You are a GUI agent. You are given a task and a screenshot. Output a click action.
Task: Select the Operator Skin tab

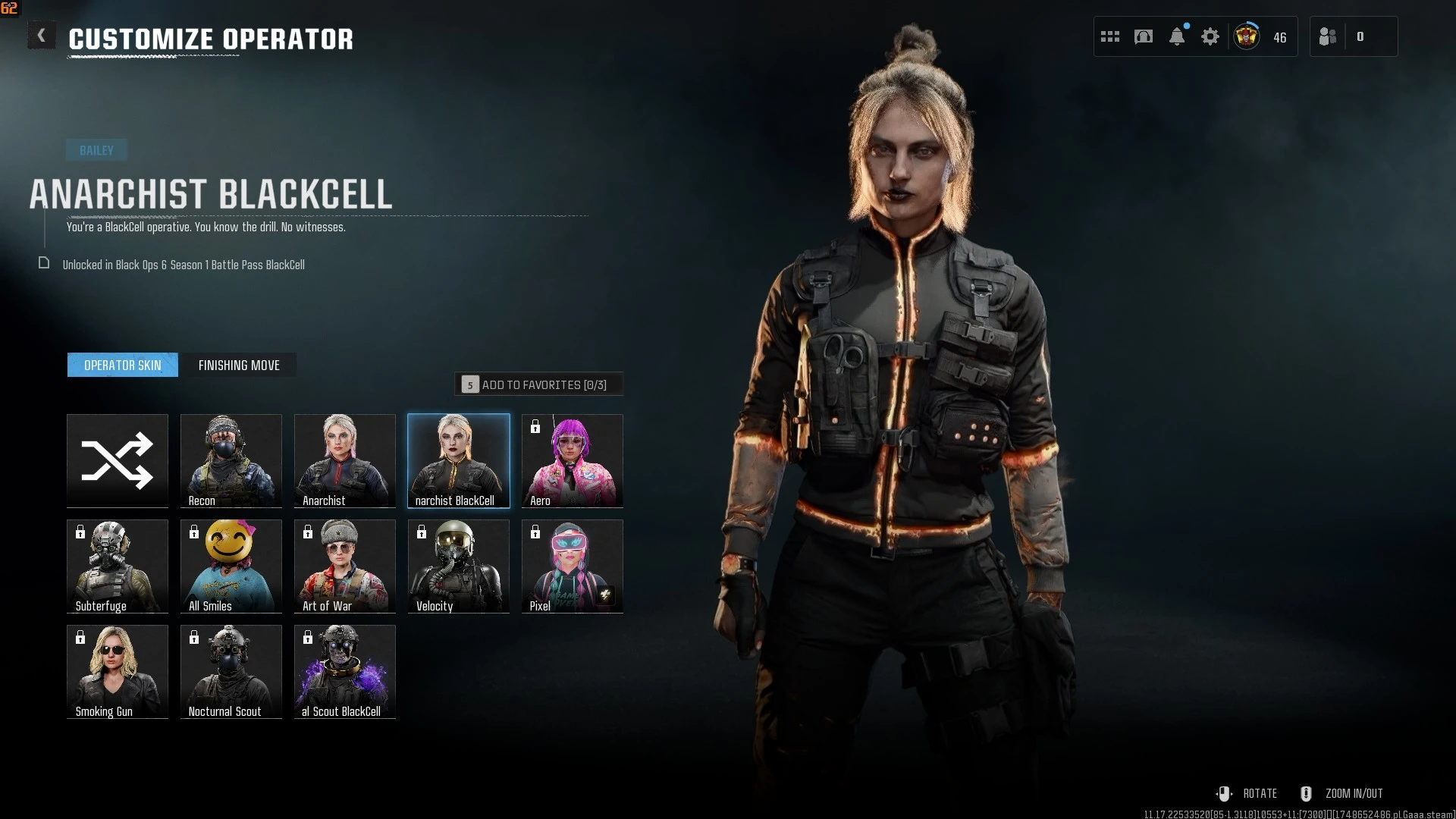coord(123,366)
